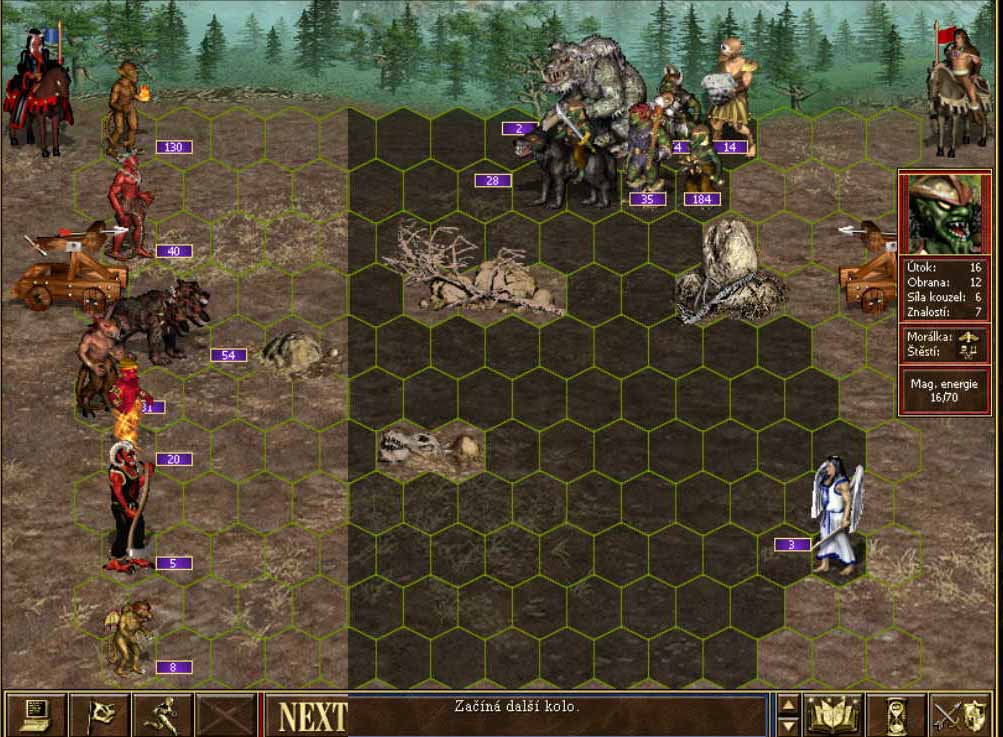Choose the retreat running-man button
This screenshot has width=1003, height=737.
pos(163,714)
